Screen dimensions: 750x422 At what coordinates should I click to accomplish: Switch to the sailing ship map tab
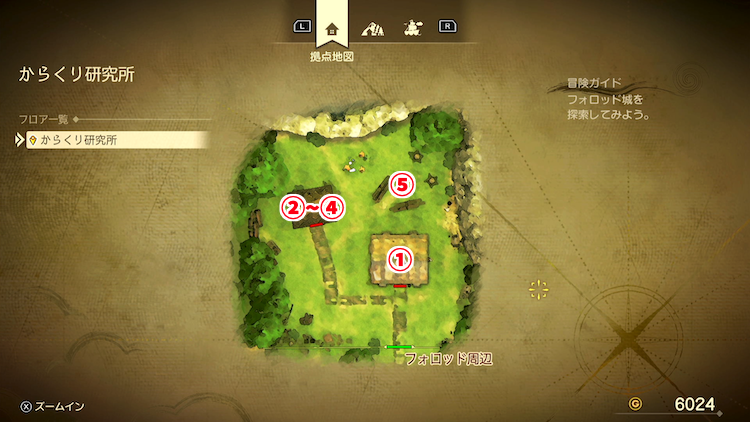click(411, 28)
